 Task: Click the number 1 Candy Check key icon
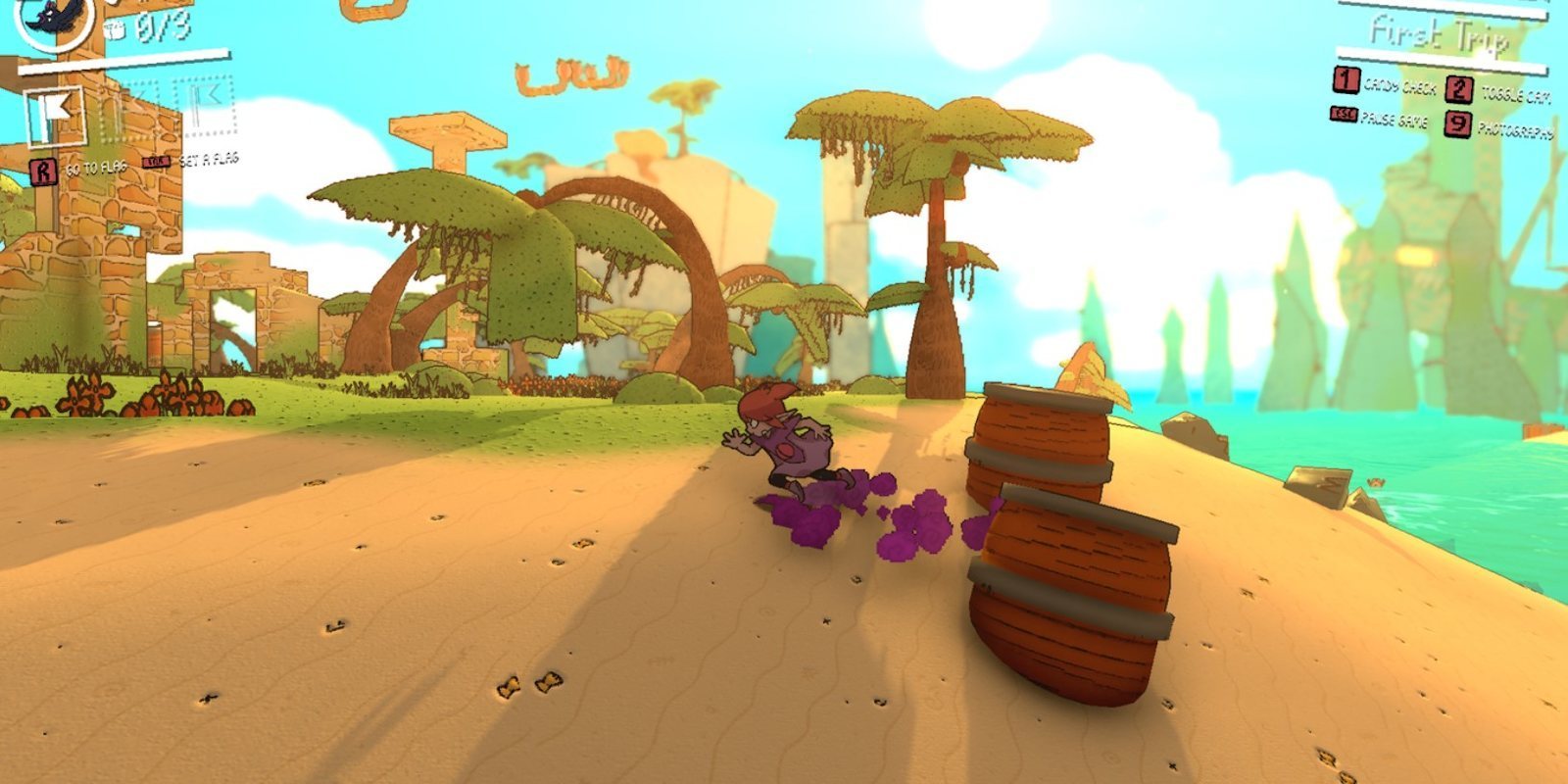1346,82
